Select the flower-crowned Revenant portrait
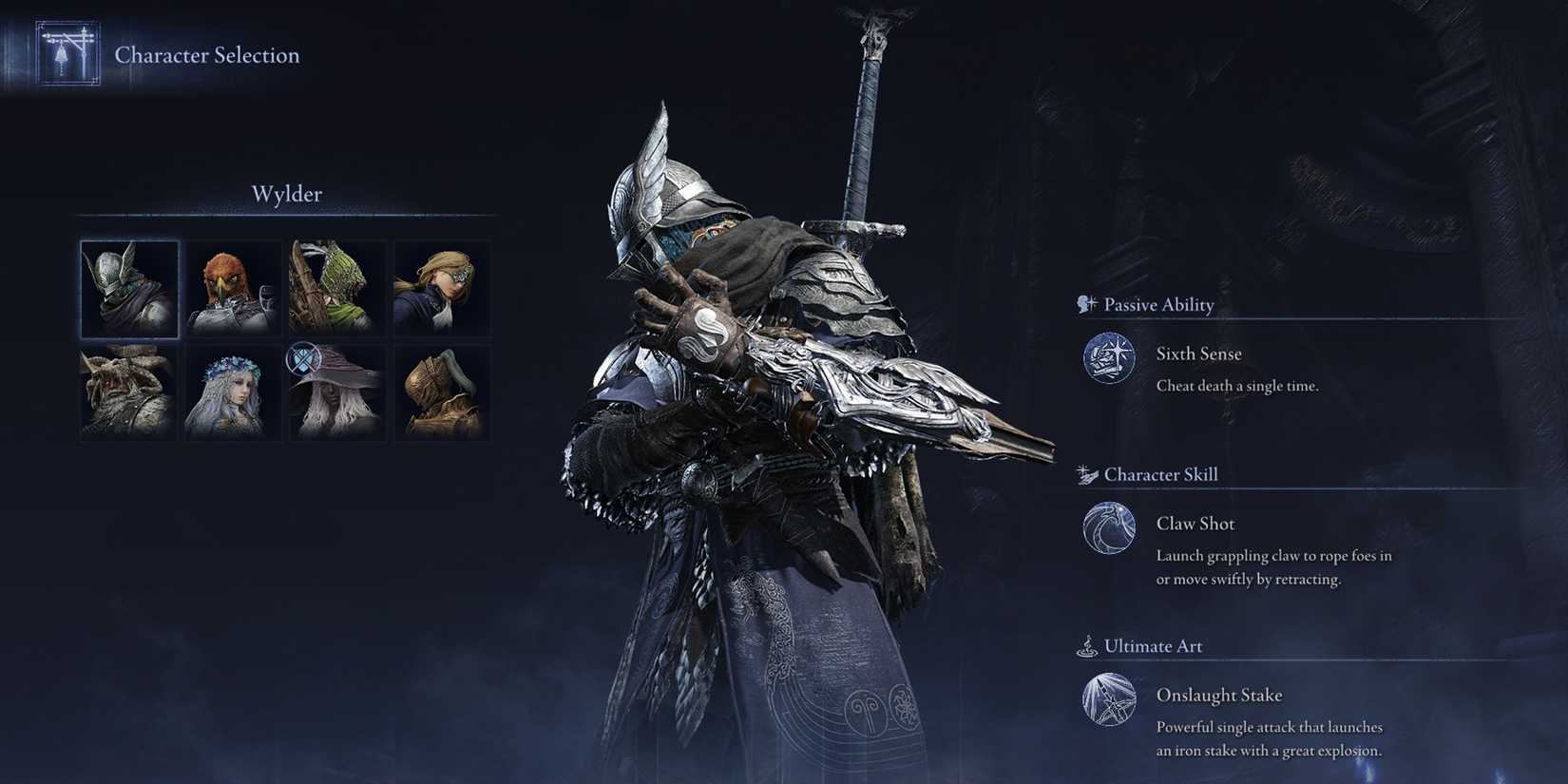 [233, 393]
